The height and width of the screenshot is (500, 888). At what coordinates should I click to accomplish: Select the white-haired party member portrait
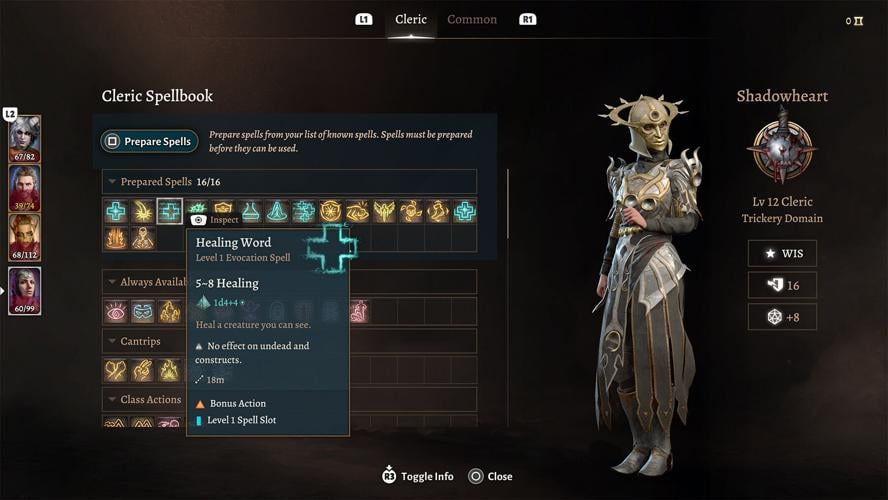pos(24,138)
